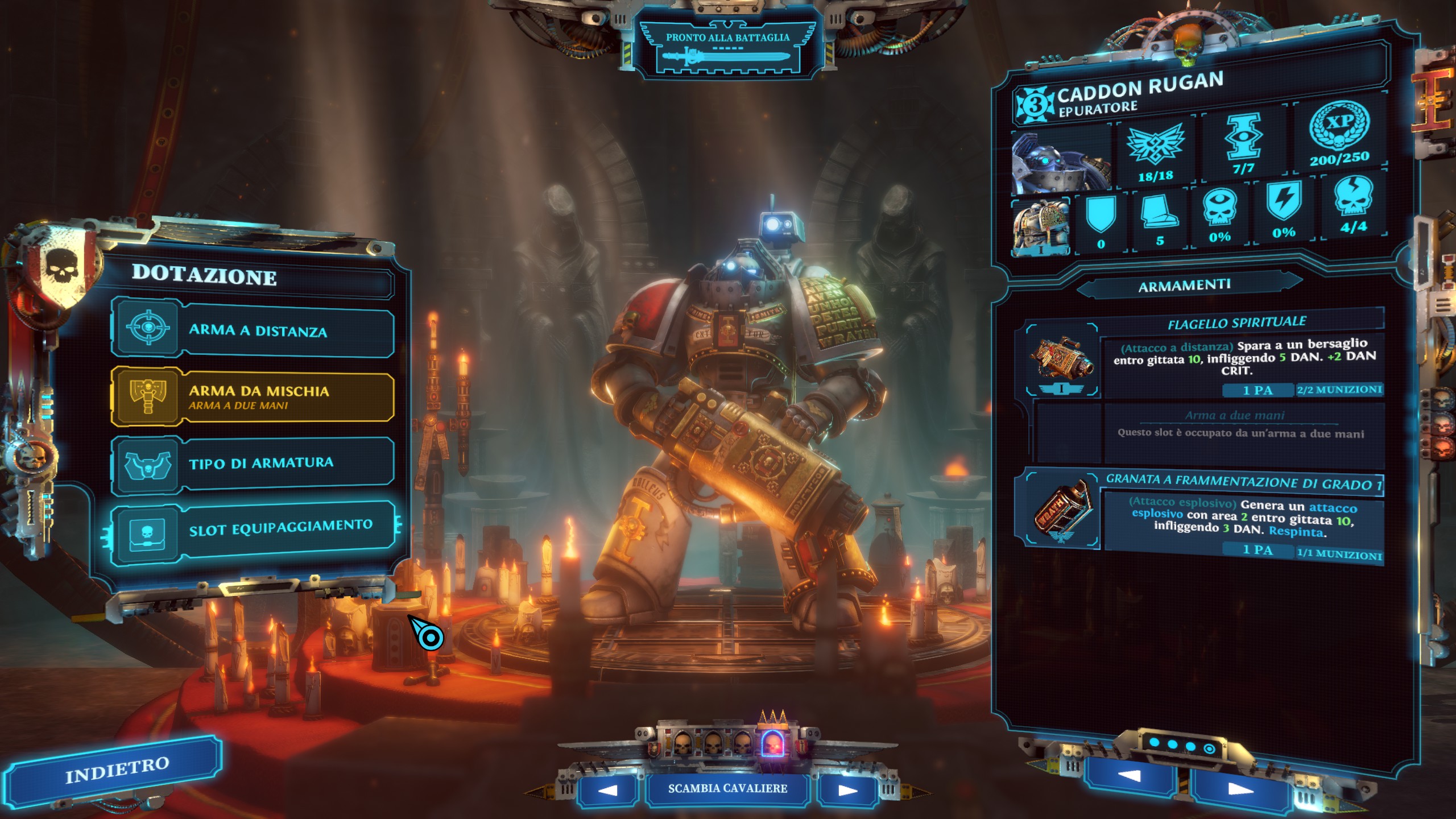Choose Tipo di Armatura option
Image resolution: width=1456 pixels, height=819 pixels.
tap(253, 464)
